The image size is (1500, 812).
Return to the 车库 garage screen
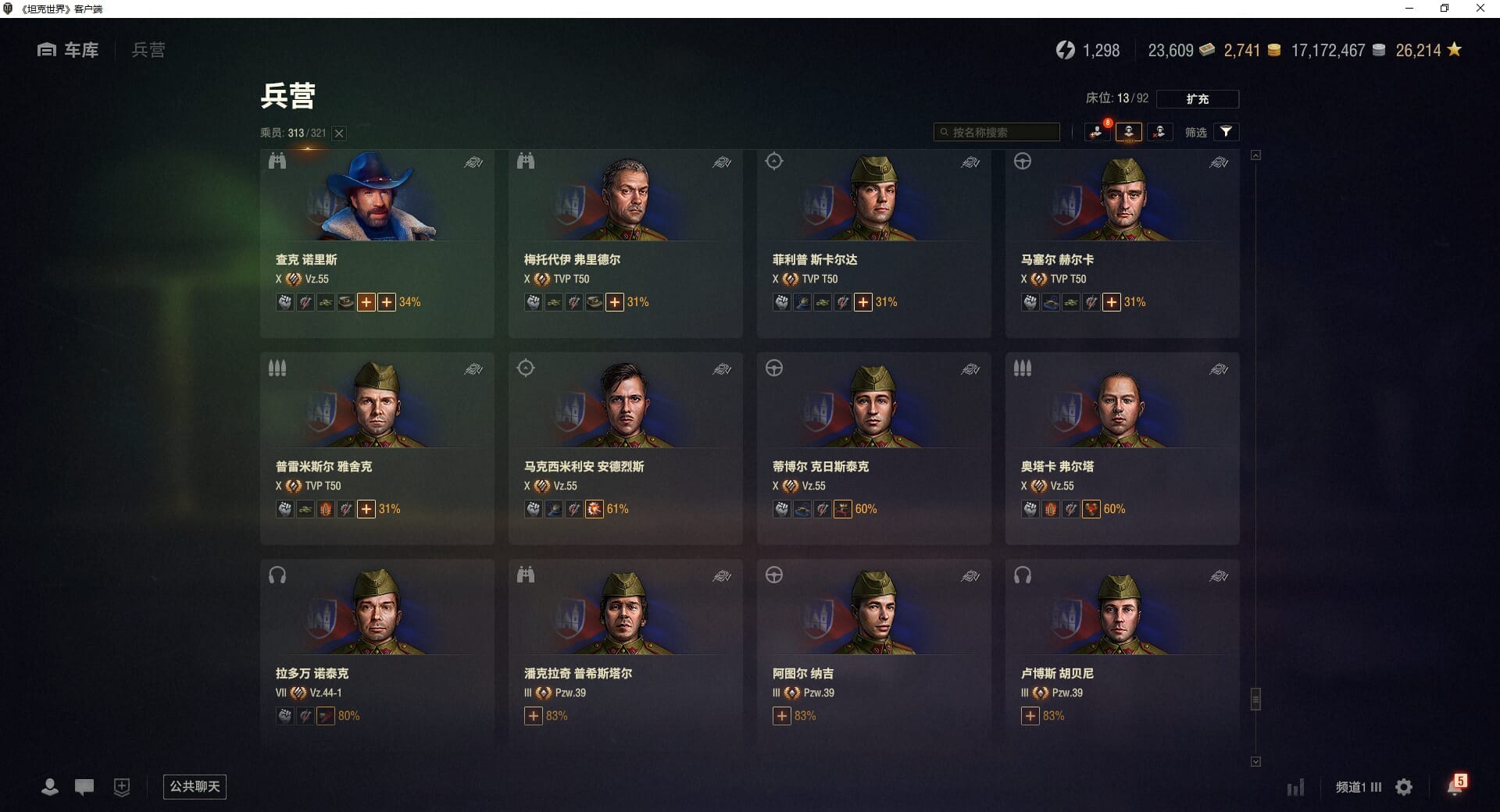click(69, 50)
